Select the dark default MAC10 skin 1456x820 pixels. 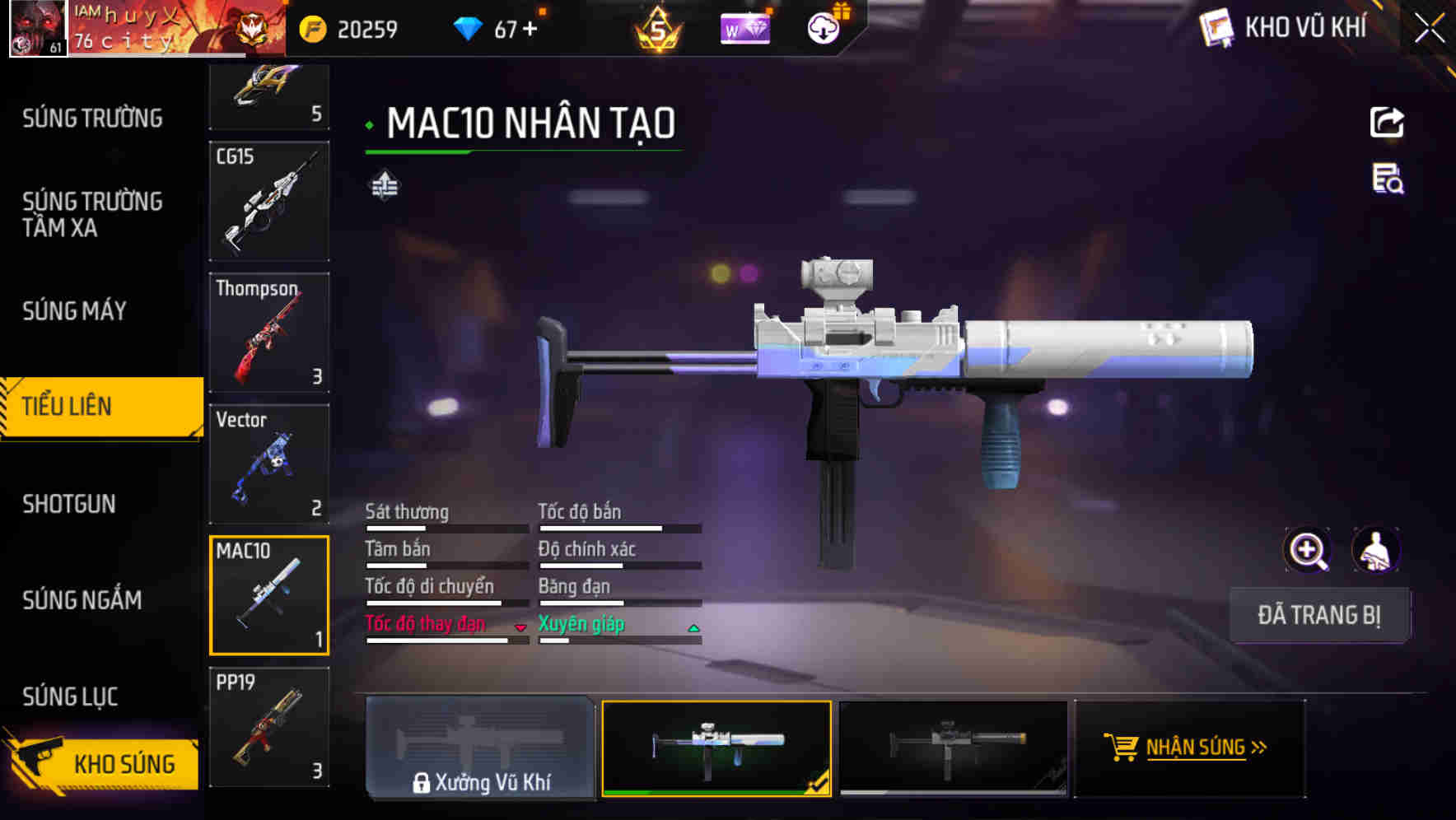[x=953, y=748]
